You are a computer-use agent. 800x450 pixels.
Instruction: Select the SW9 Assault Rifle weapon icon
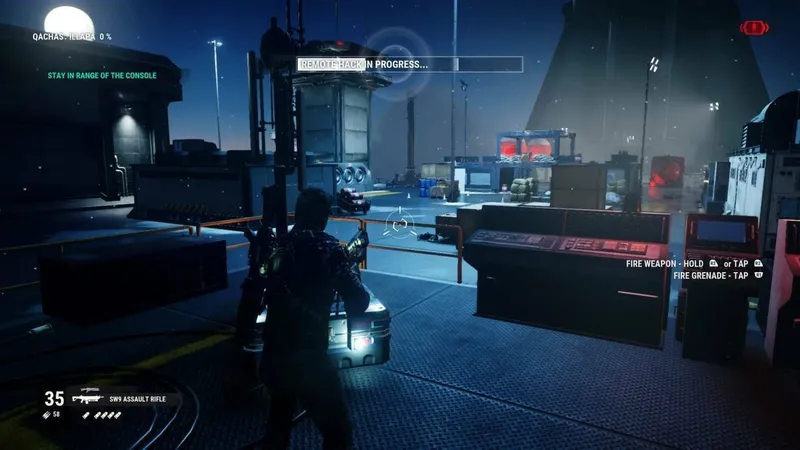(87, 397)
